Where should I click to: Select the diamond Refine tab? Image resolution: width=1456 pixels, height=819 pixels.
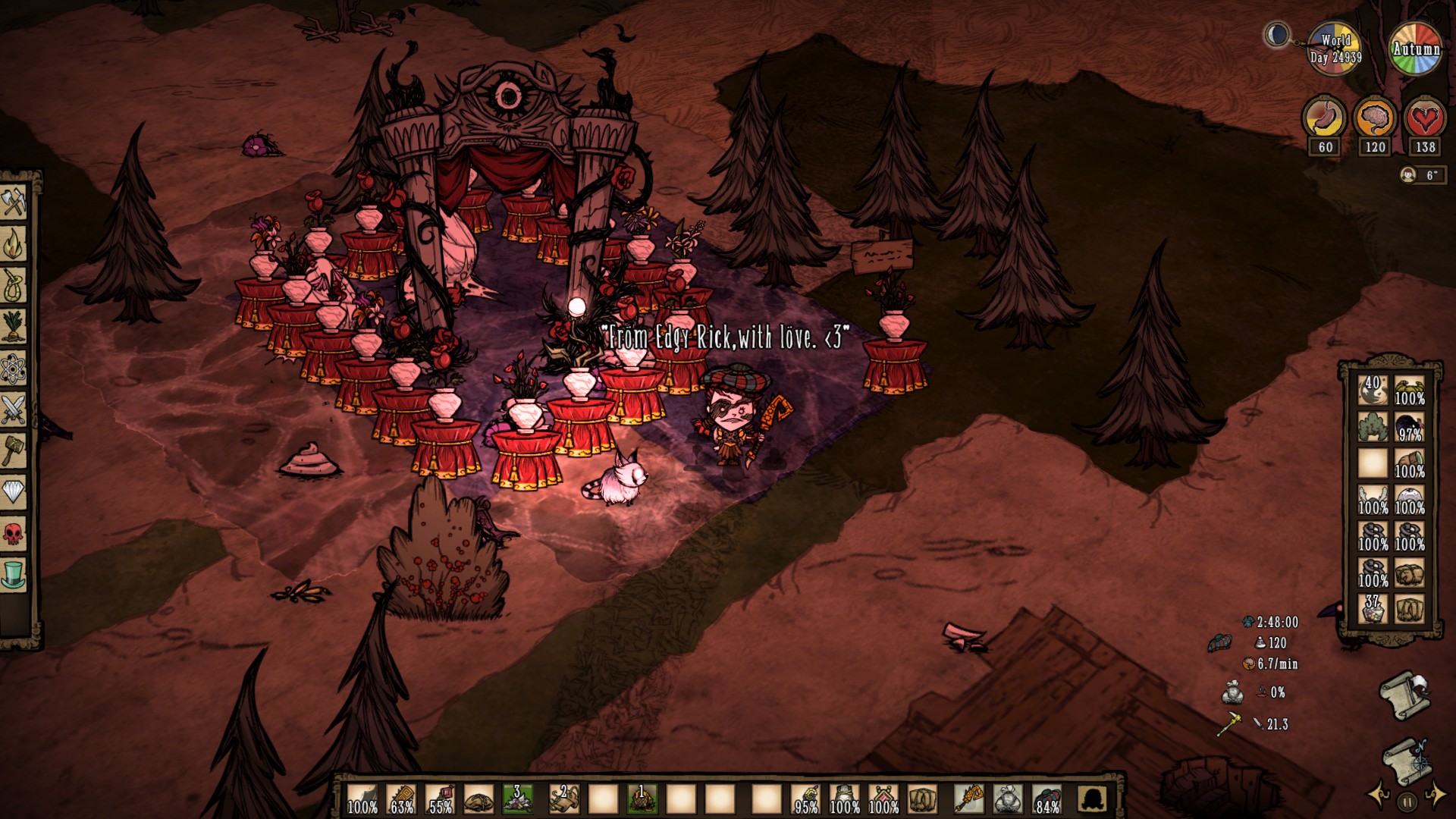tap(14, 493)
